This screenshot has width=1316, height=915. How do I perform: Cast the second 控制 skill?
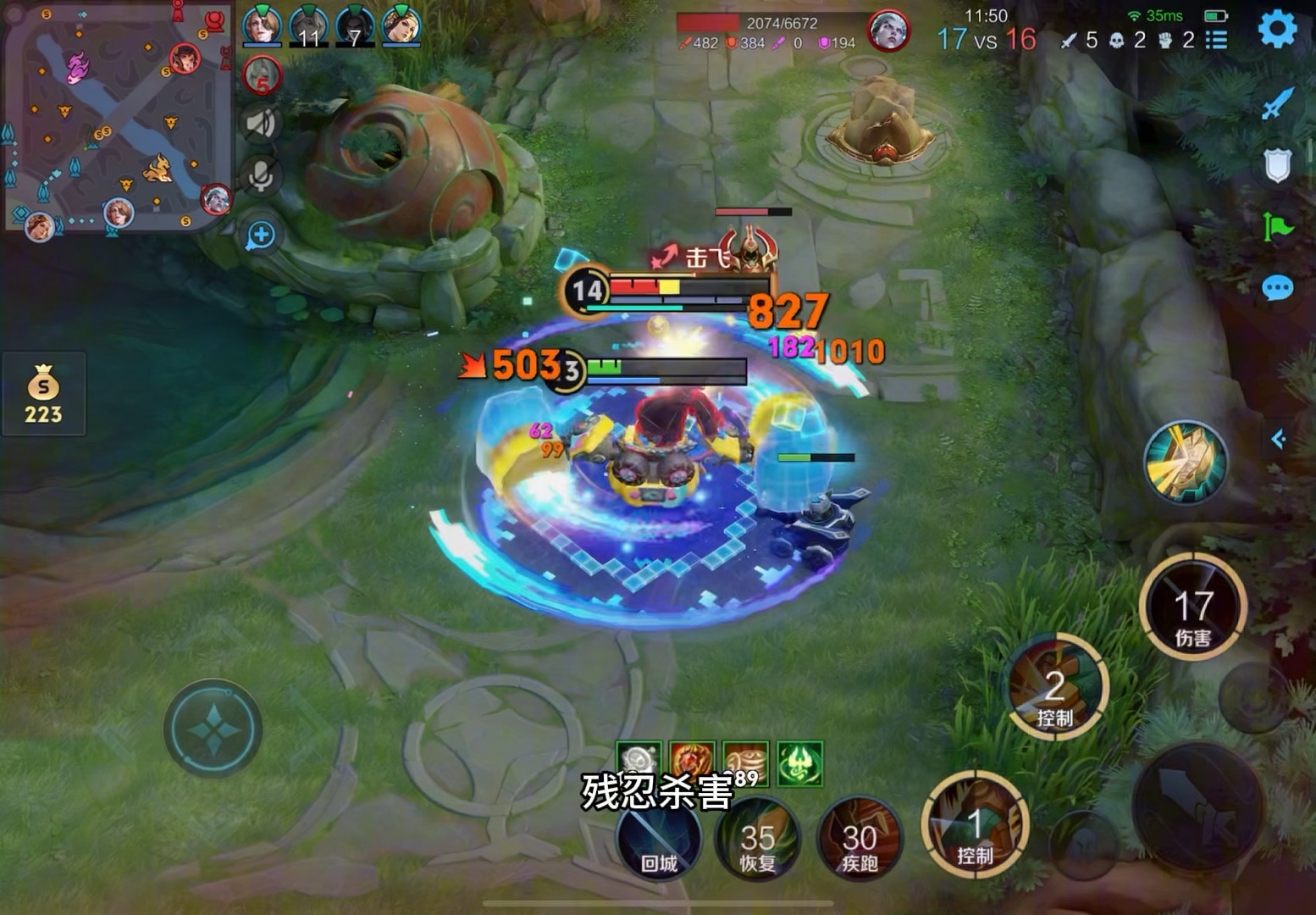1055,688
